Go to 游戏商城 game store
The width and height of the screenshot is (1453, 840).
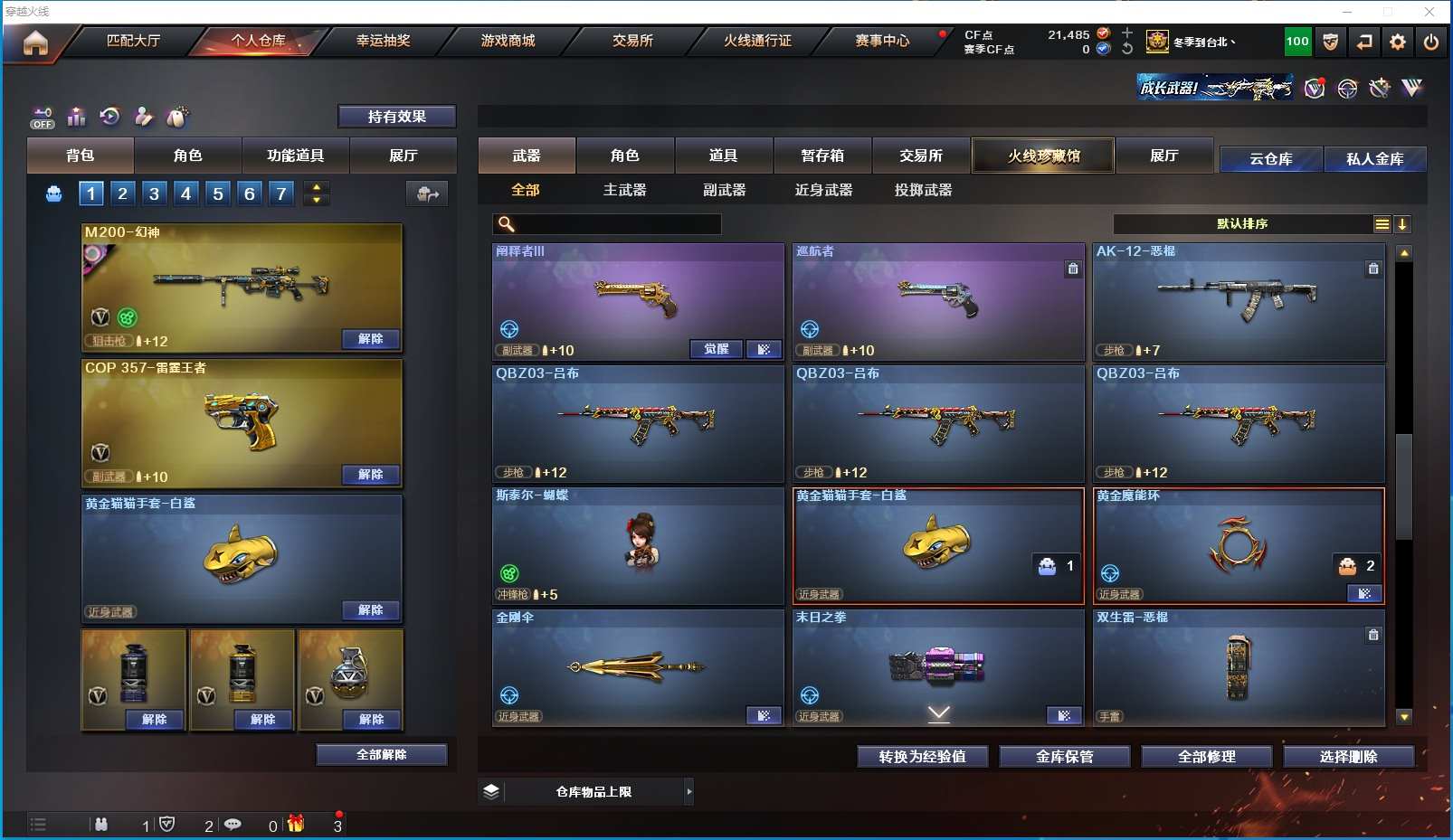pyautogui.click(x=508, y=41)
